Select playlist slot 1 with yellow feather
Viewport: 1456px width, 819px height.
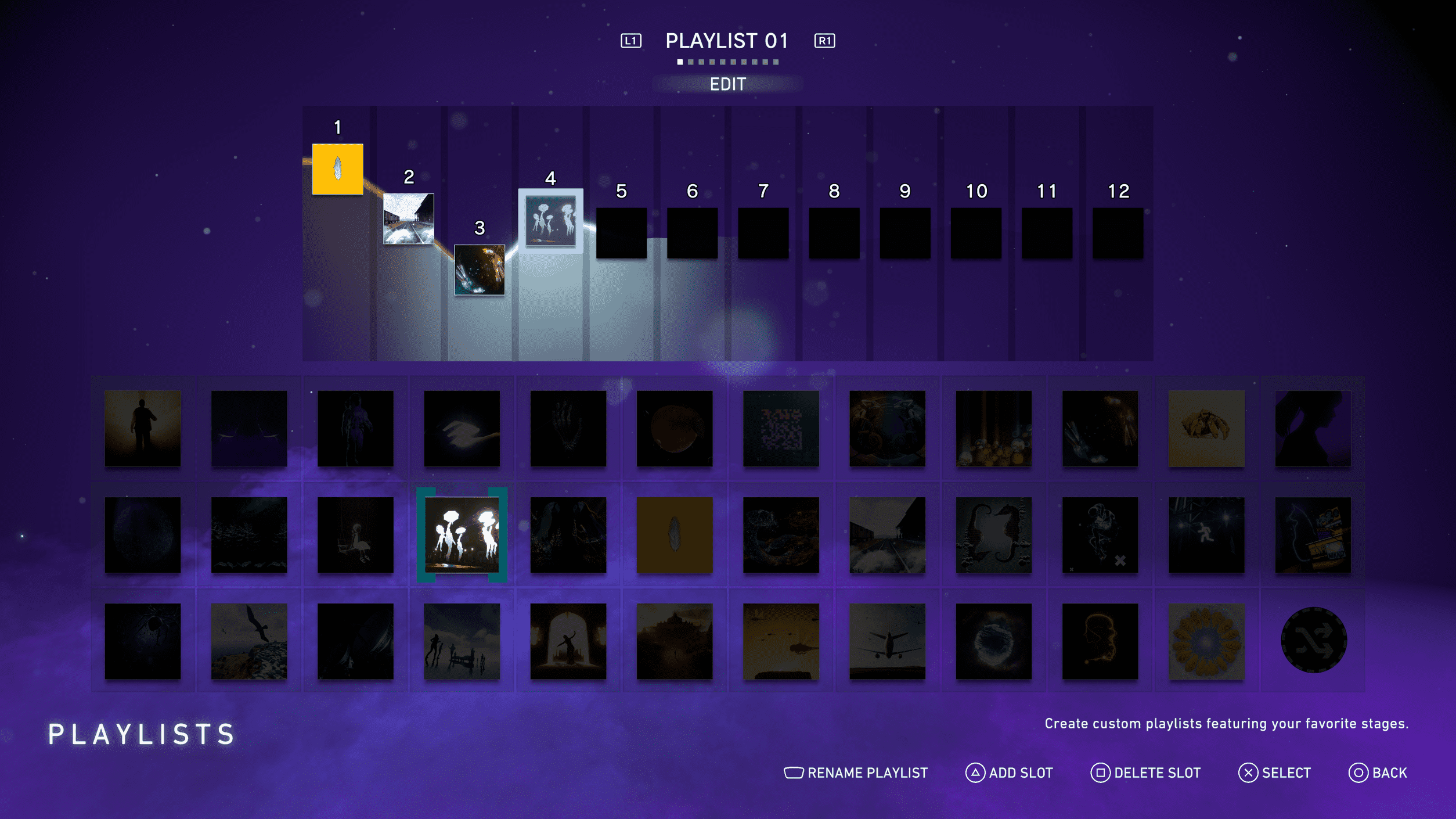click(x=338, y=169)
